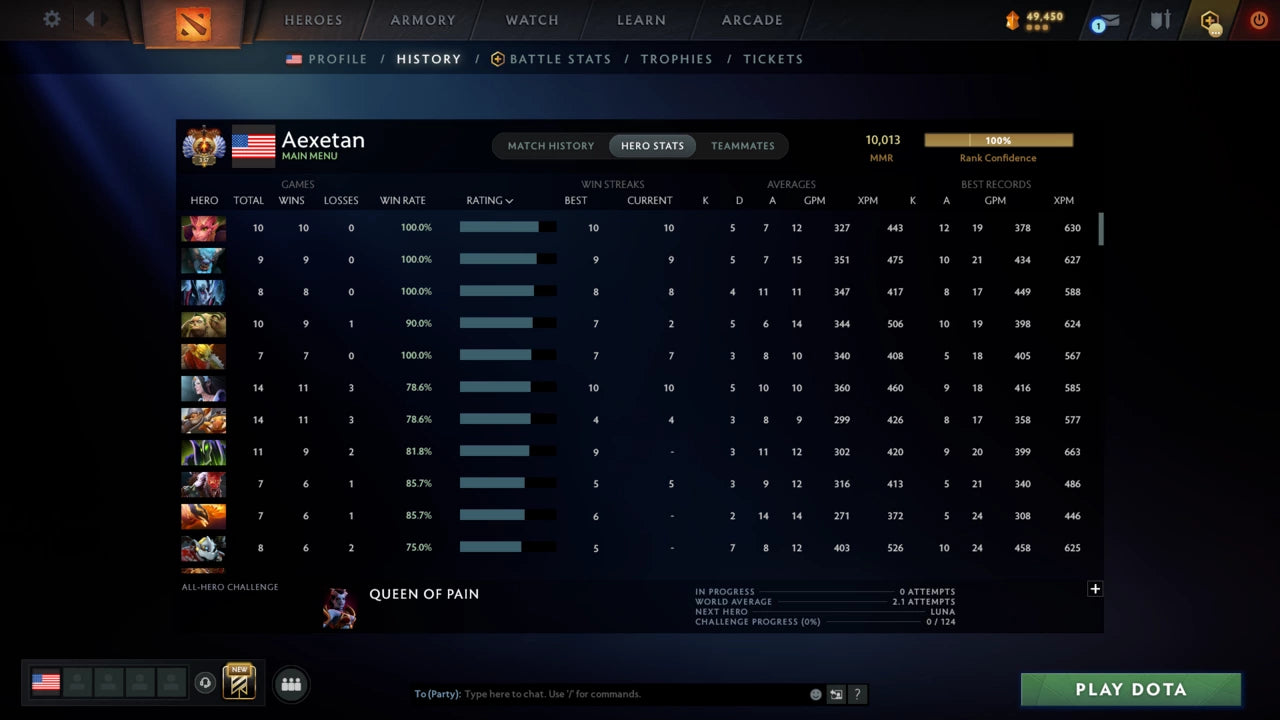The image size is (1280, 720).
Task: Click the emoticon icon next to the chat box
Action: pyautogui.click(x=815, y=693)
